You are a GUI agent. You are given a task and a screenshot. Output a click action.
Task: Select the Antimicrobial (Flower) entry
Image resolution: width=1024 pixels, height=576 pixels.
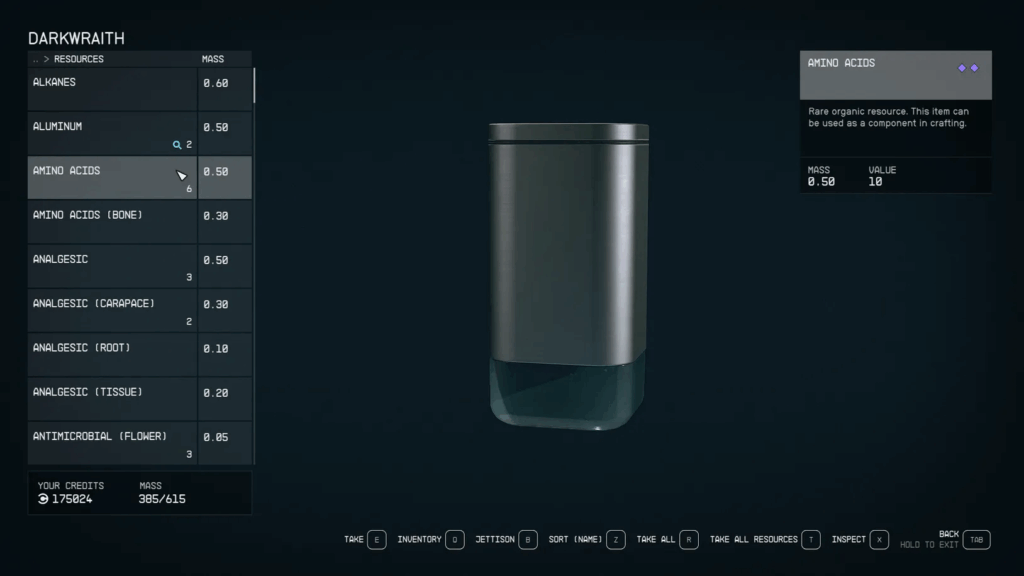tap(112, 442)
